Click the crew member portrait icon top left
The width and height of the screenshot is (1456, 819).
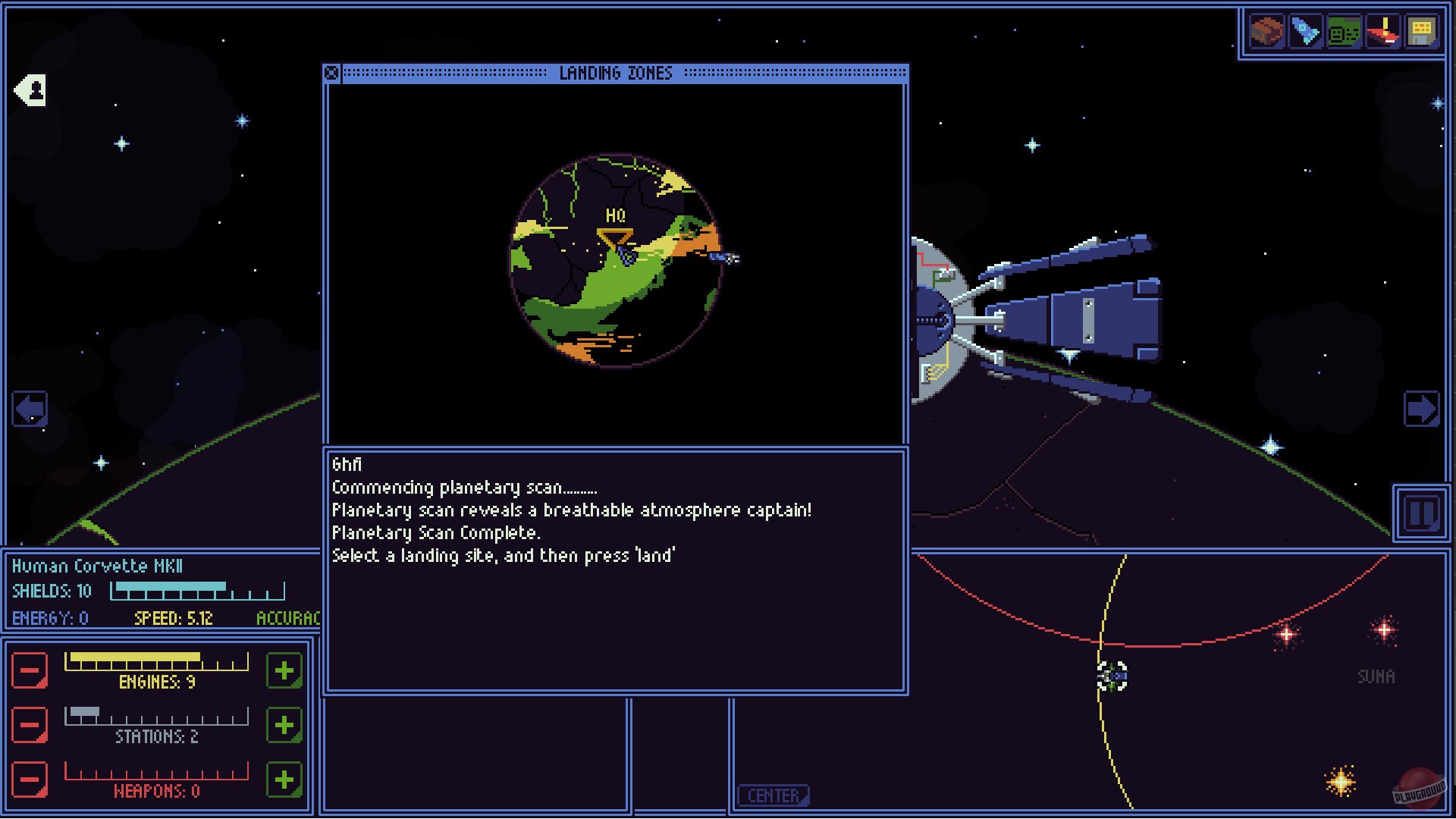click(28, 89)
